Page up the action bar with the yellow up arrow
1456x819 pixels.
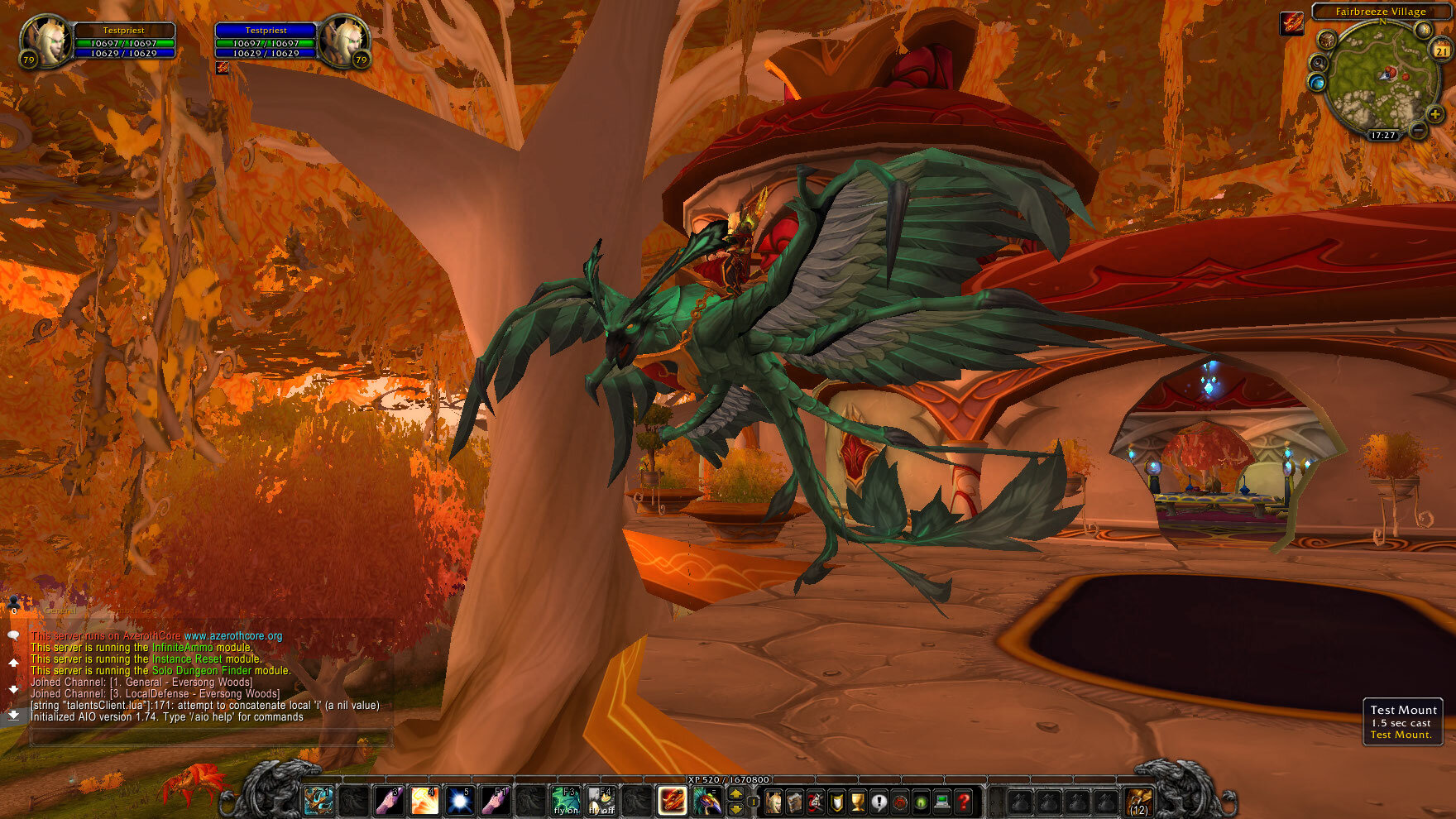click(x=735, y=794)
